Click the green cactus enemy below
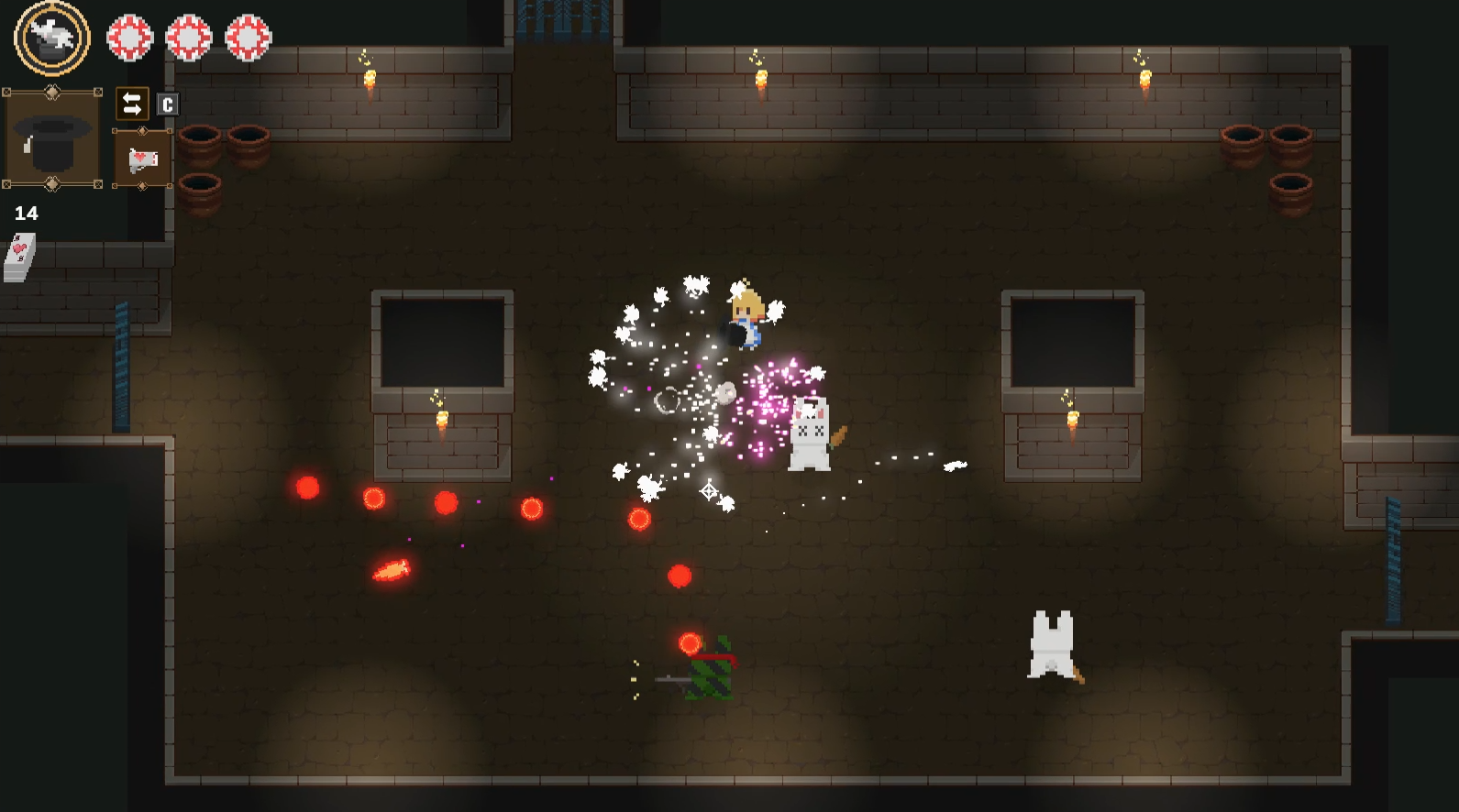The image size is (1459, 812). click(x=711, y=674)
